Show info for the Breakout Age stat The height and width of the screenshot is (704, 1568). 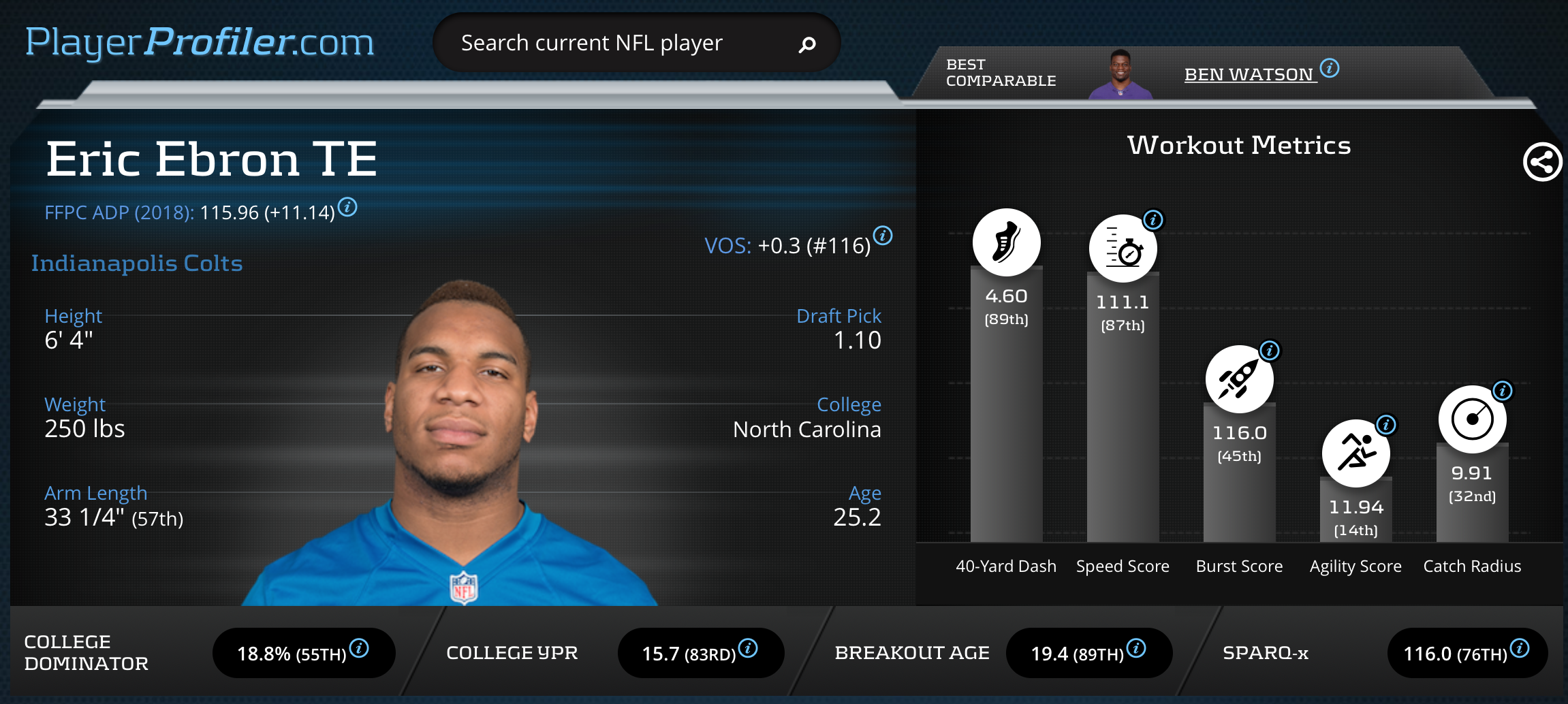pos(1136,648)
